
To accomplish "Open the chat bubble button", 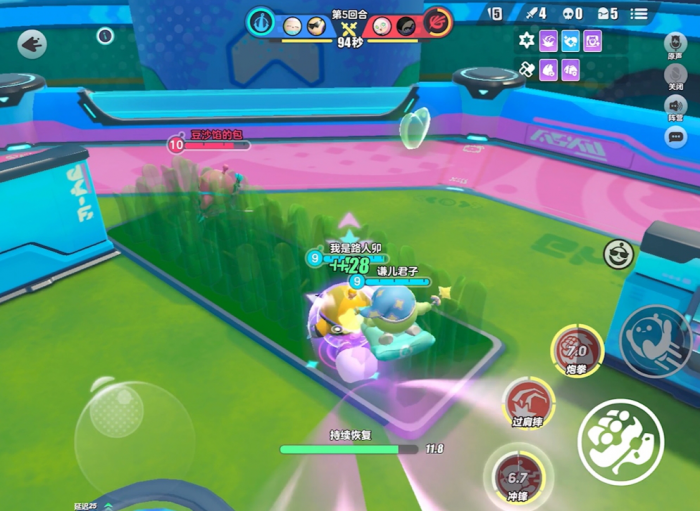I will [677, 136].
